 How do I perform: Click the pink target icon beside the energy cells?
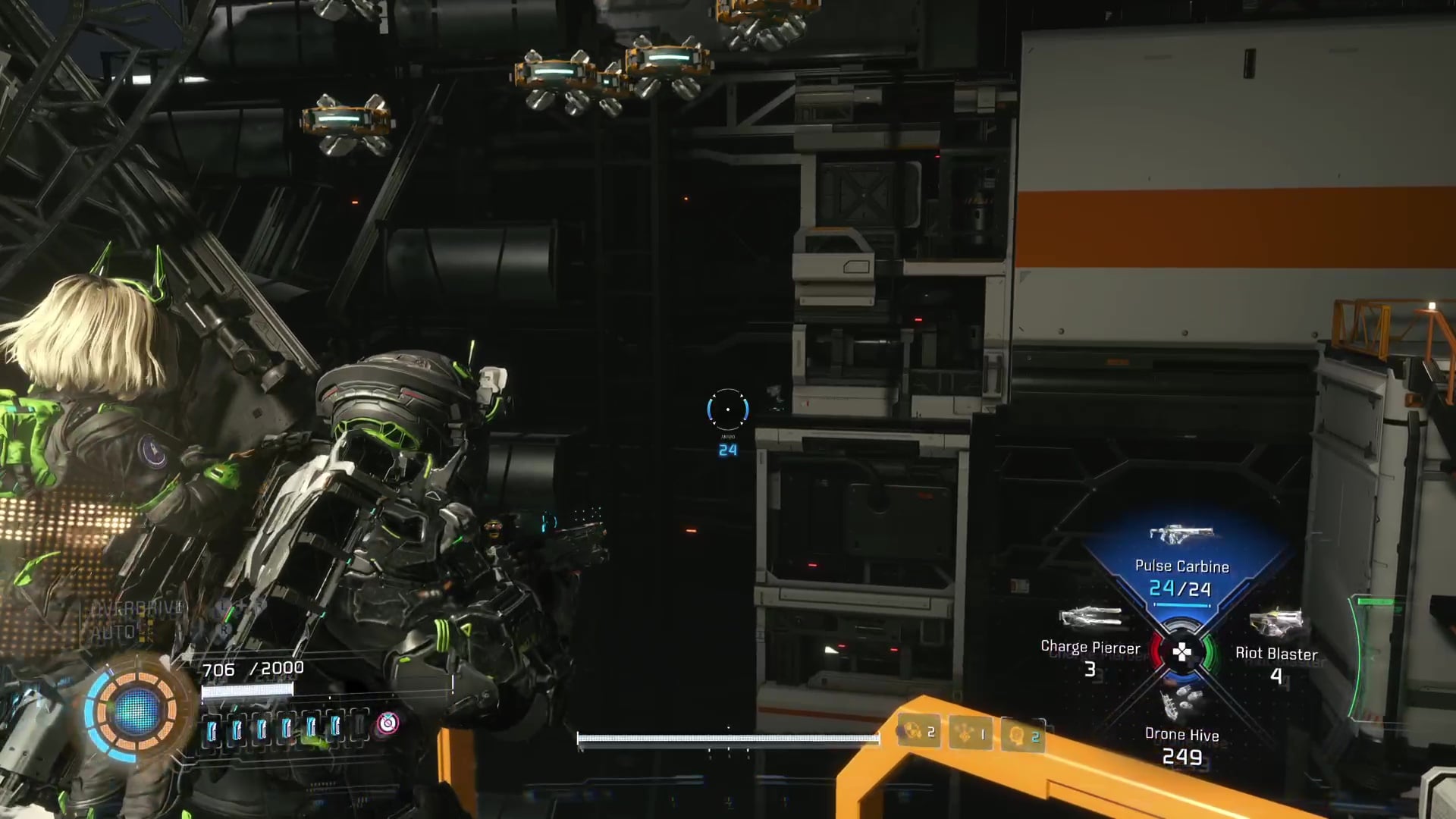tap(388, 723)
